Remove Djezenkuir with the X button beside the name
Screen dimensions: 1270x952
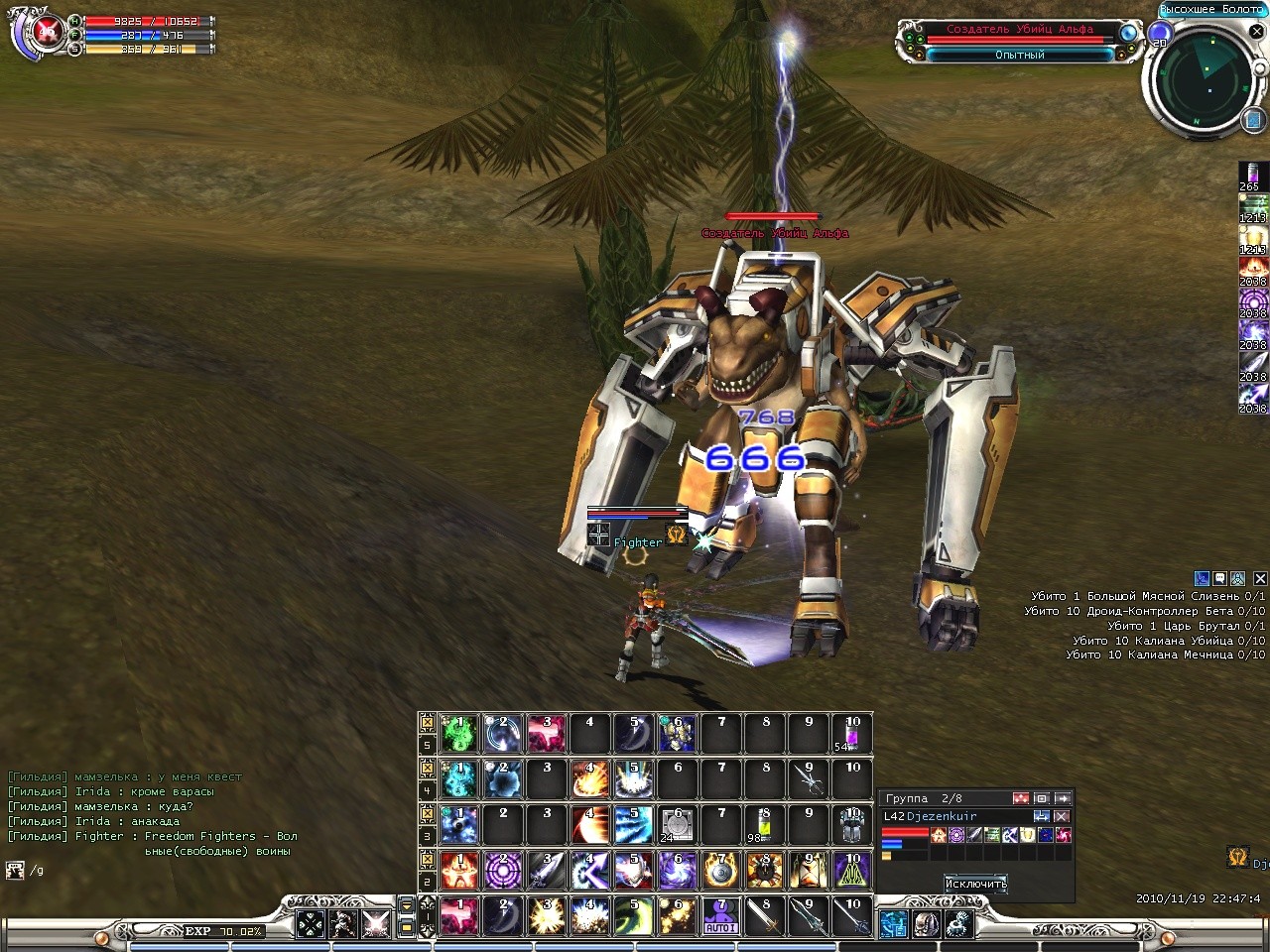[x=1062, y=816]
